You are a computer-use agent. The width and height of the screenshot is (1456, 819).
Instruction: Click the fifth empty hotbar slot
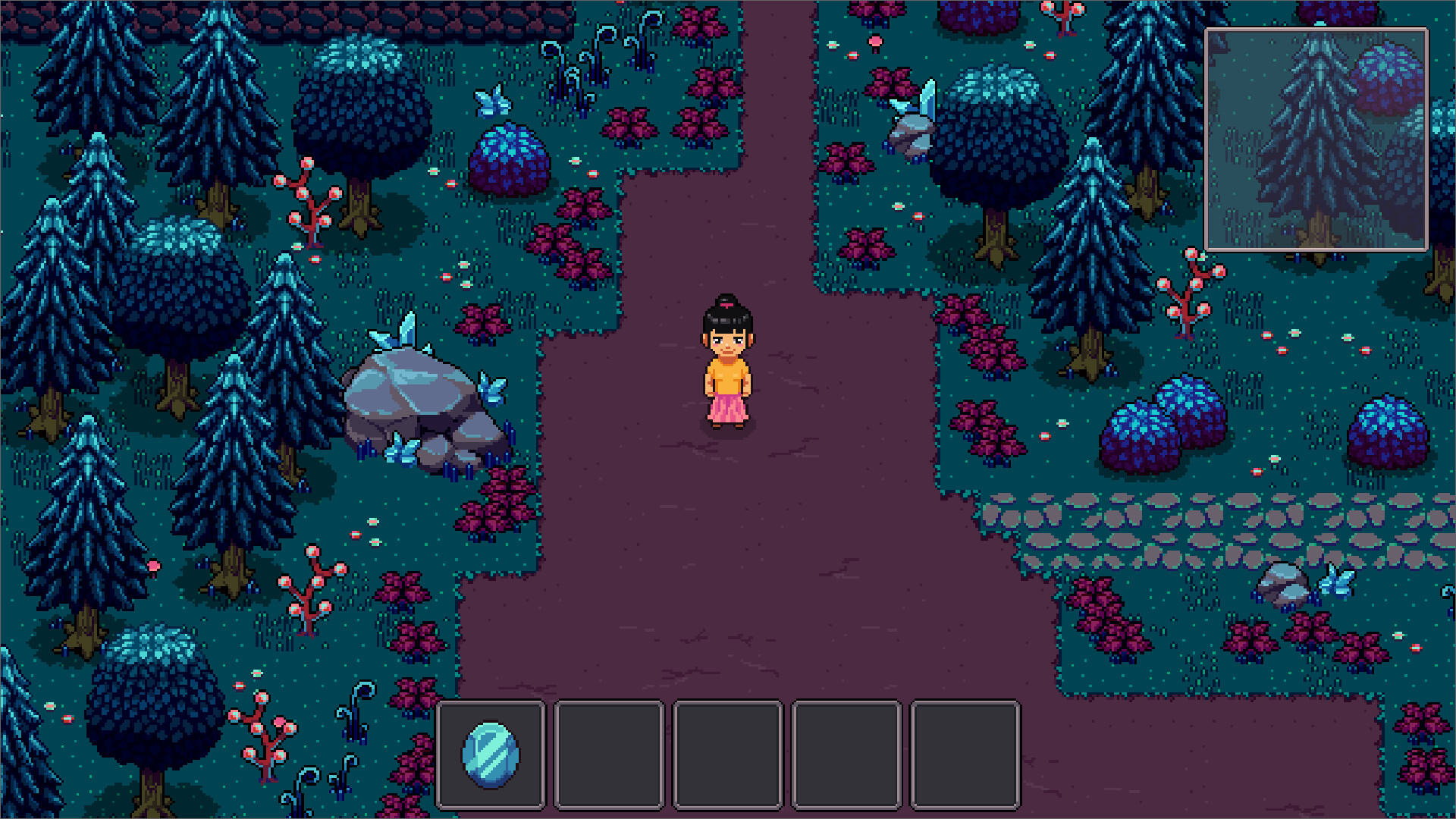click(966, 754)
